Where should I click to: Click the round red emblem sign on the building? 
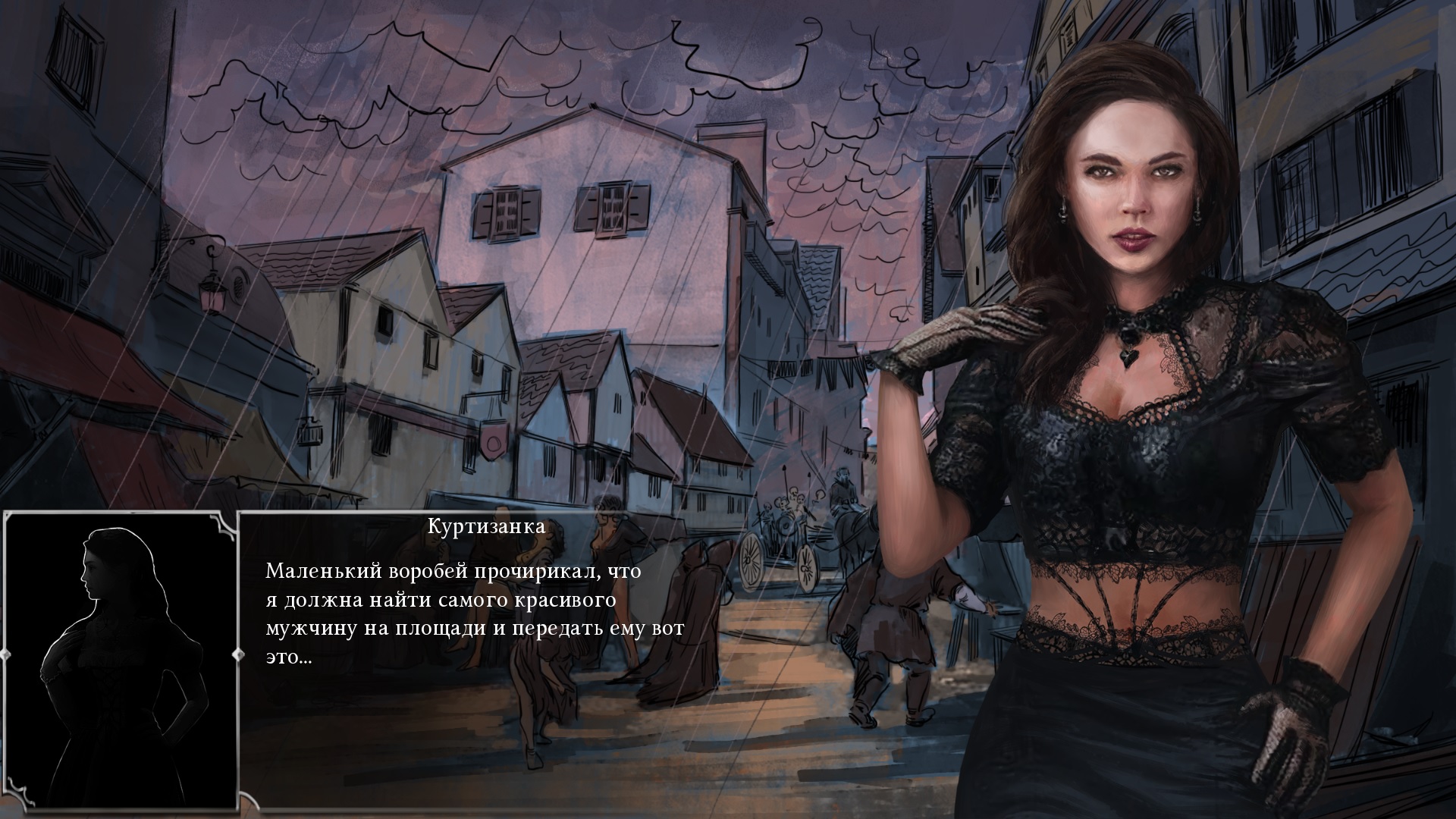point(494,444)
